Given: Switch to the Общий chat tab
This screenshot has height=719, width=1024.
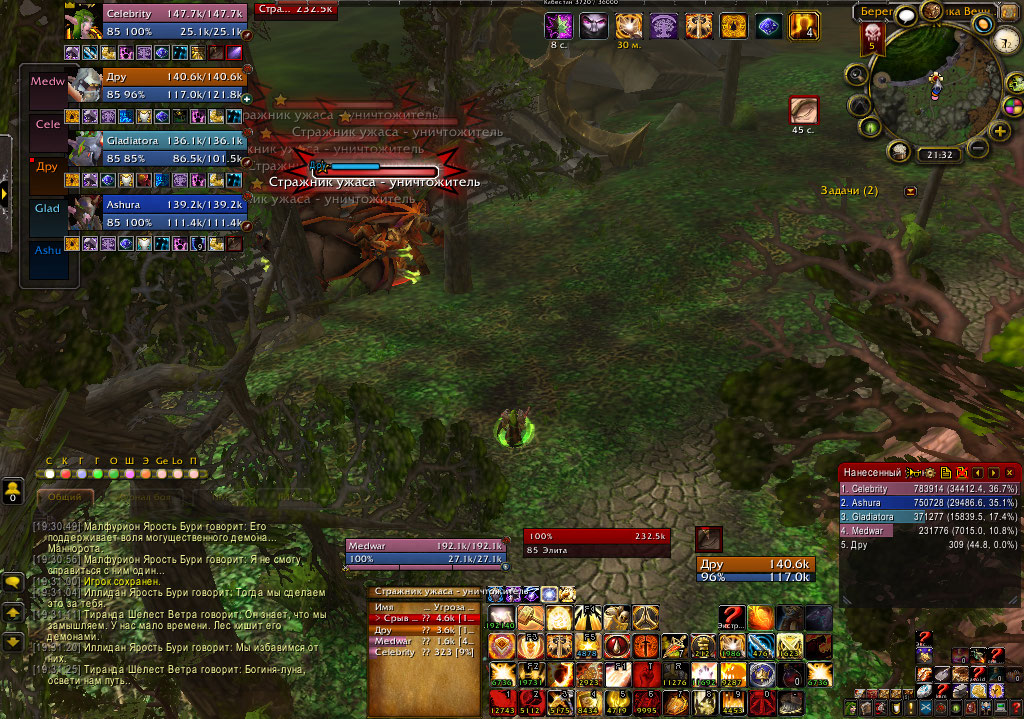Looking at the screenshot, I should click(65, 496).
